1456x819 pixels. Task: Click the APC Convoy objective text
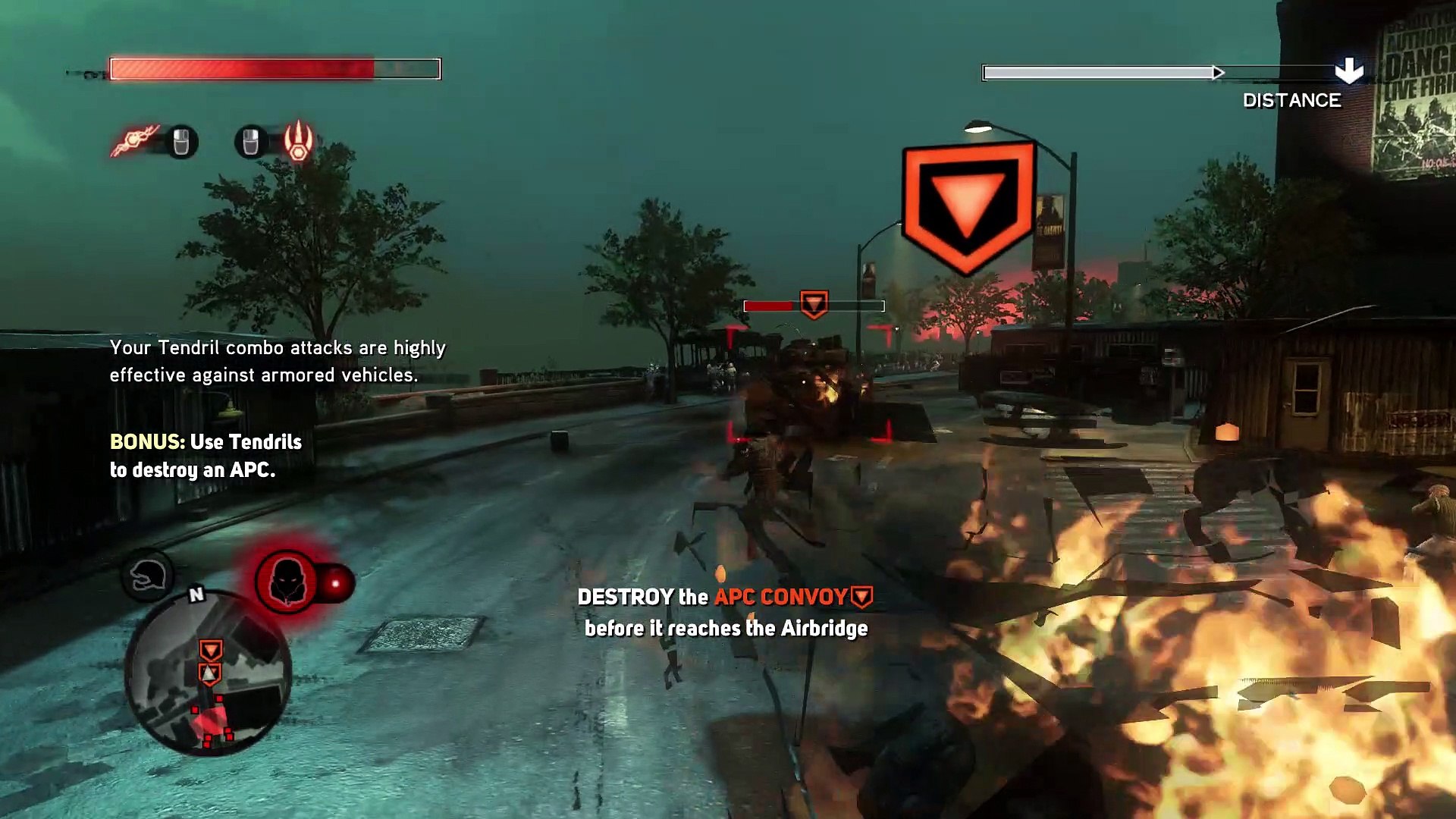click(781, 598)
